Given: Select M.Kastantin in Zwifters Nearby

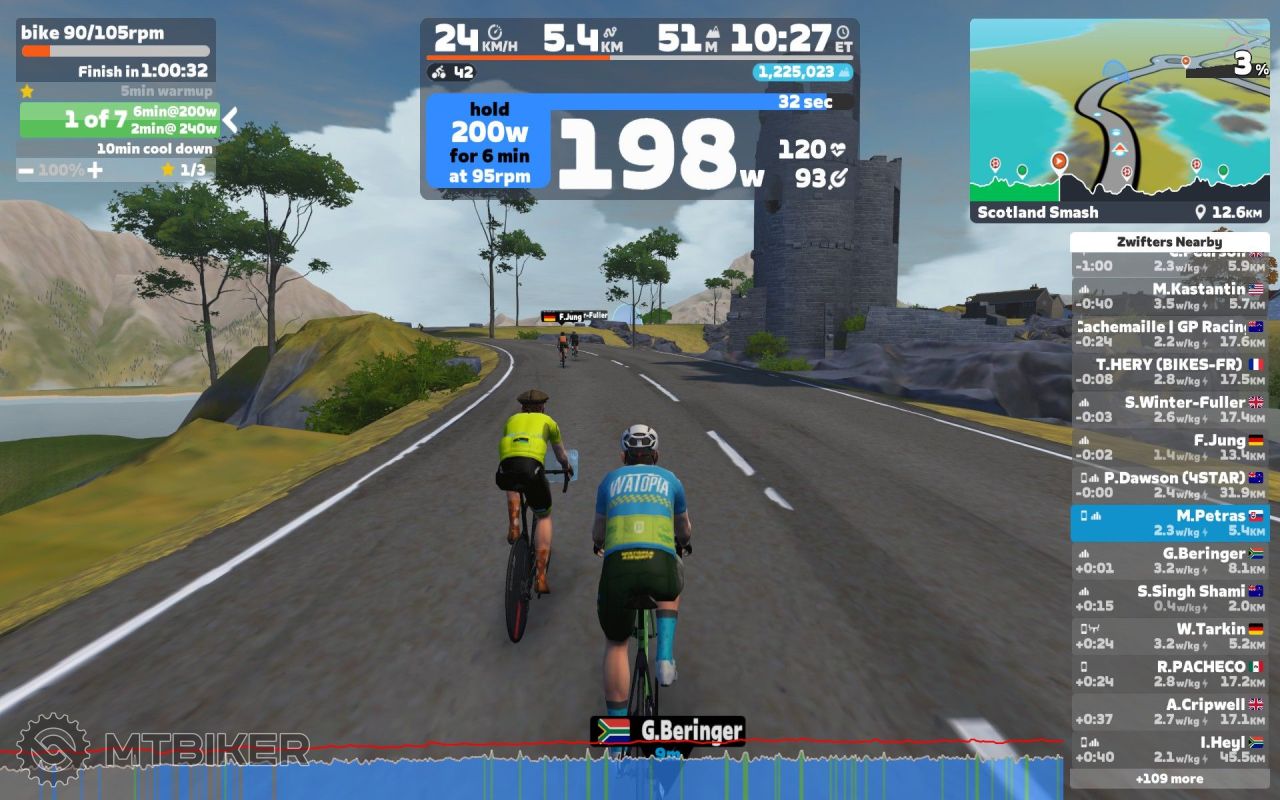Looking at the screenshot, I should (x=1169, y=296).
